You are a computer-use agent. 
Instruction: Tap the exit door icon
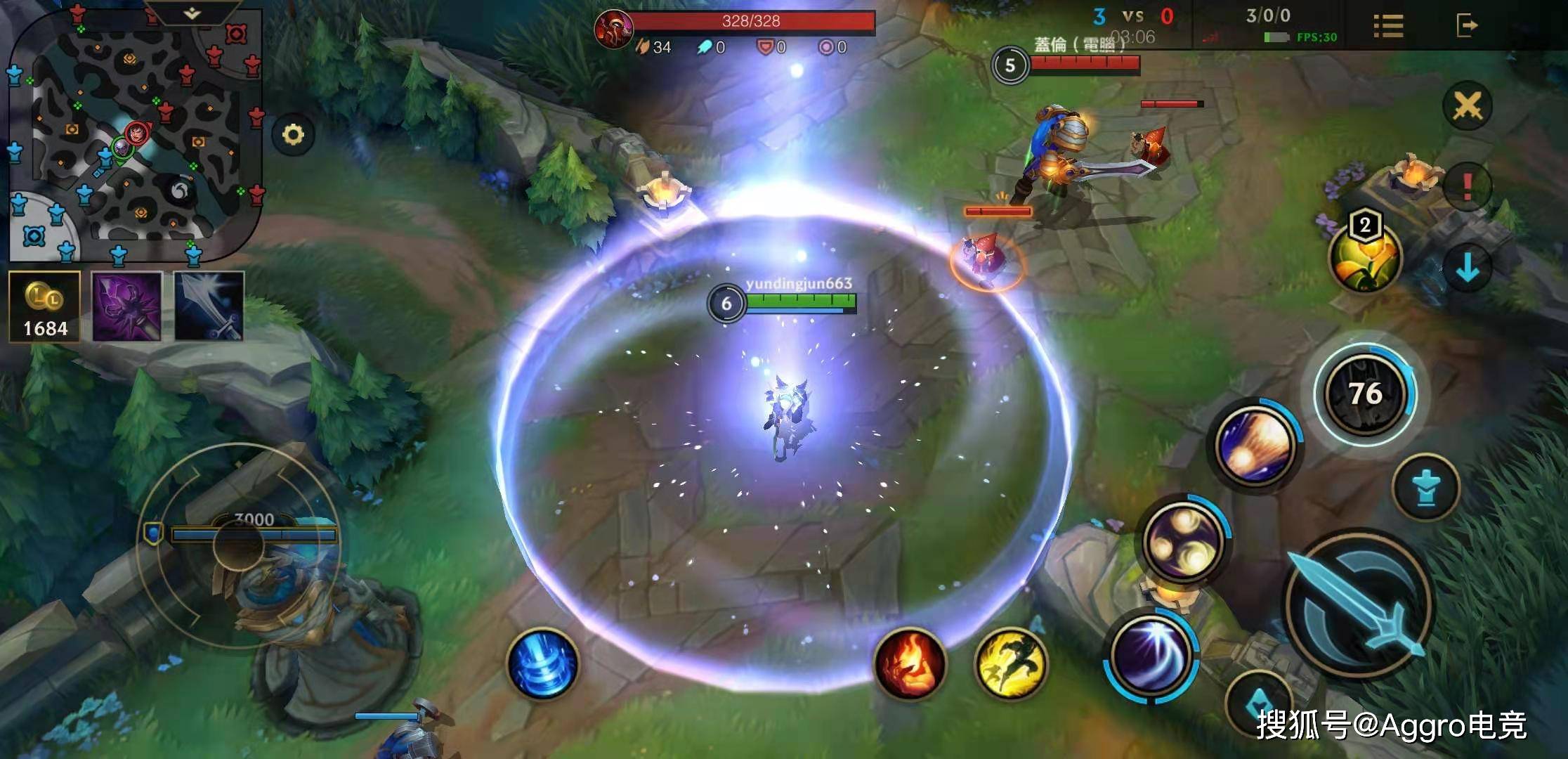click(x=1467, y=26)
